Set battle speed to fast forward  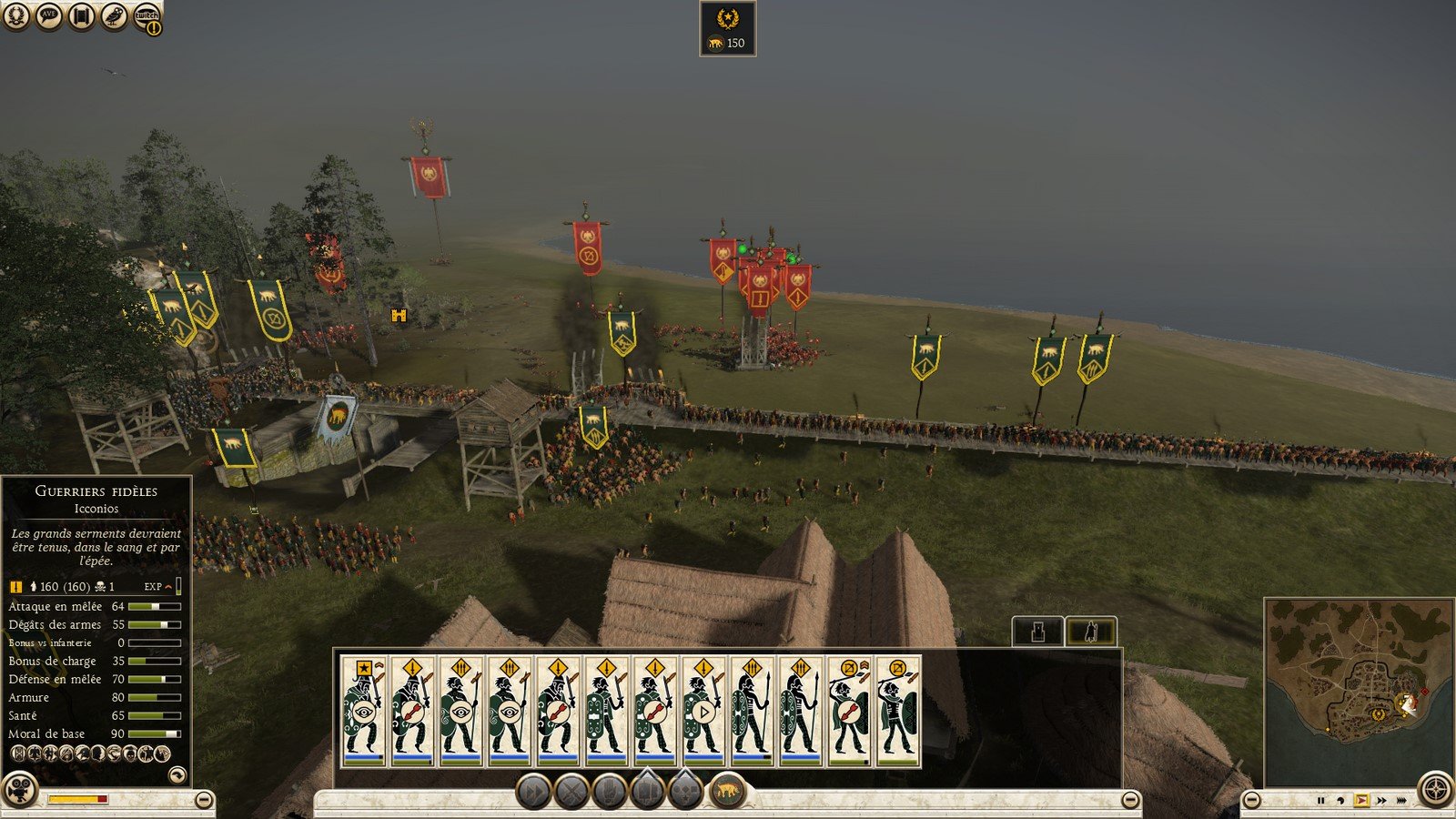click(1381, 801)
